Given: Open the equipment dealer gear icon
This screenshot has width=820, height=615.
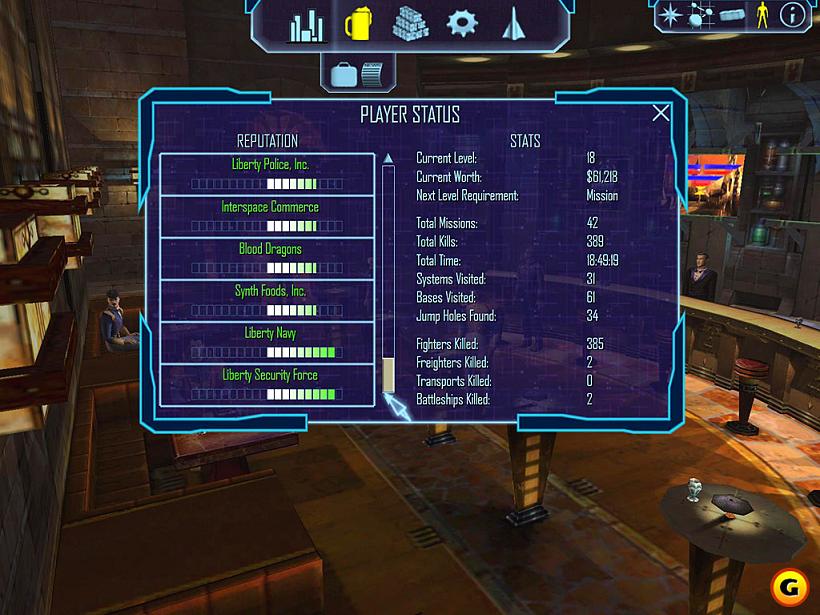Looking at the screenshot, I should coord(462,24).
